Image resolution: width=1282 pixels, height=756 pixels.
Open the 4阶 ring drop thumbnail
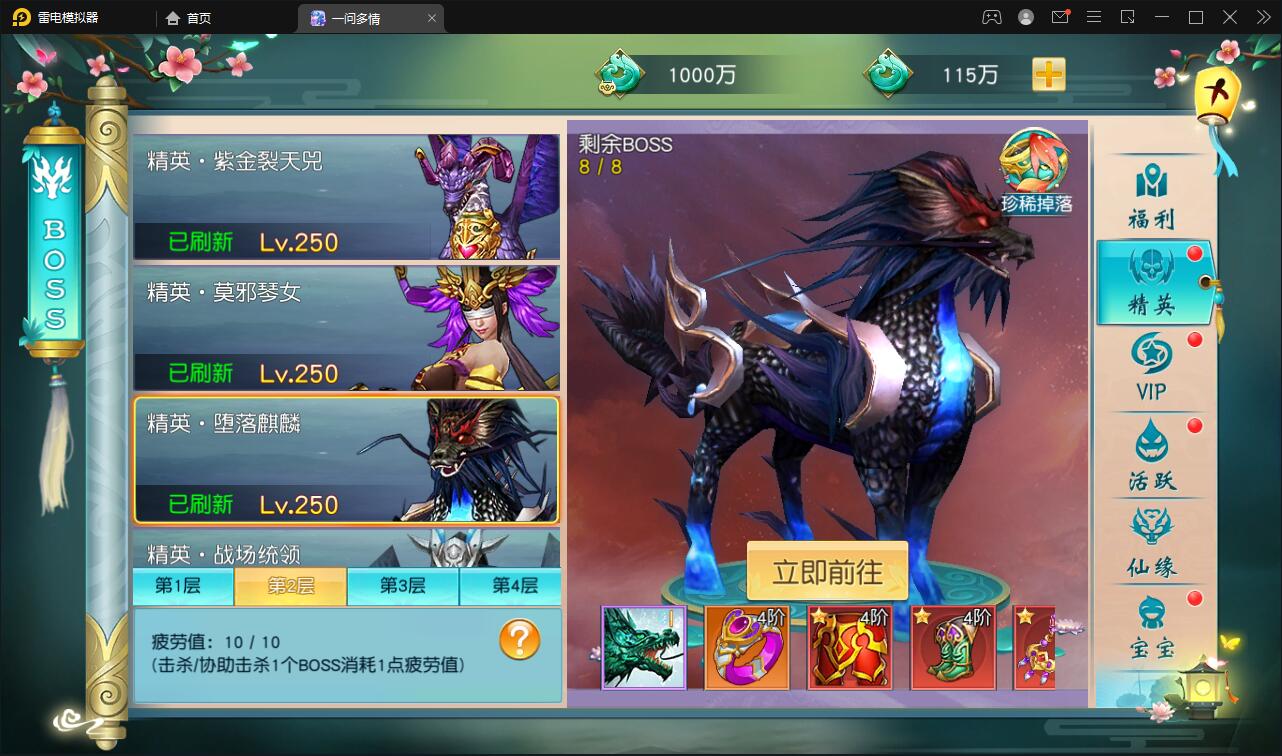coord(747,648)
